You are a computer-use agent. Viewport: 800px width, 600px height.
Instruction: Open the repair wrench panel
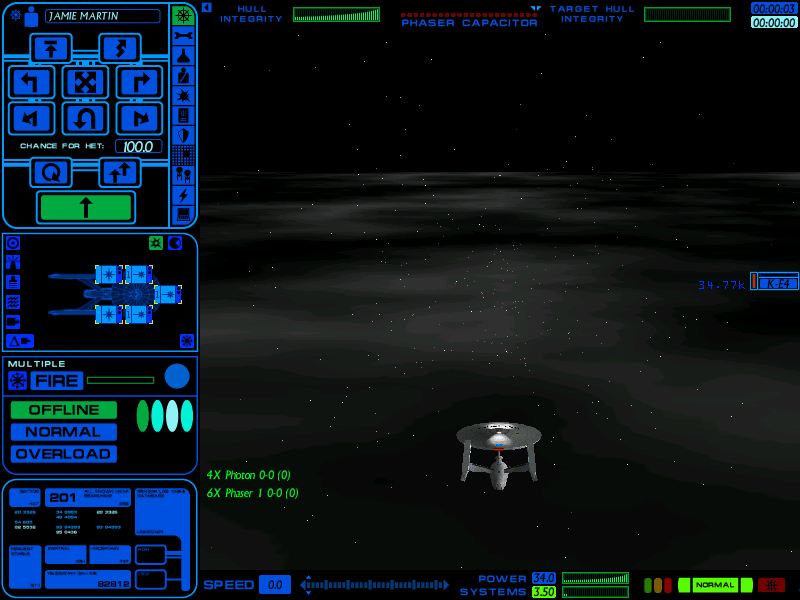click(x=183, y=35)
